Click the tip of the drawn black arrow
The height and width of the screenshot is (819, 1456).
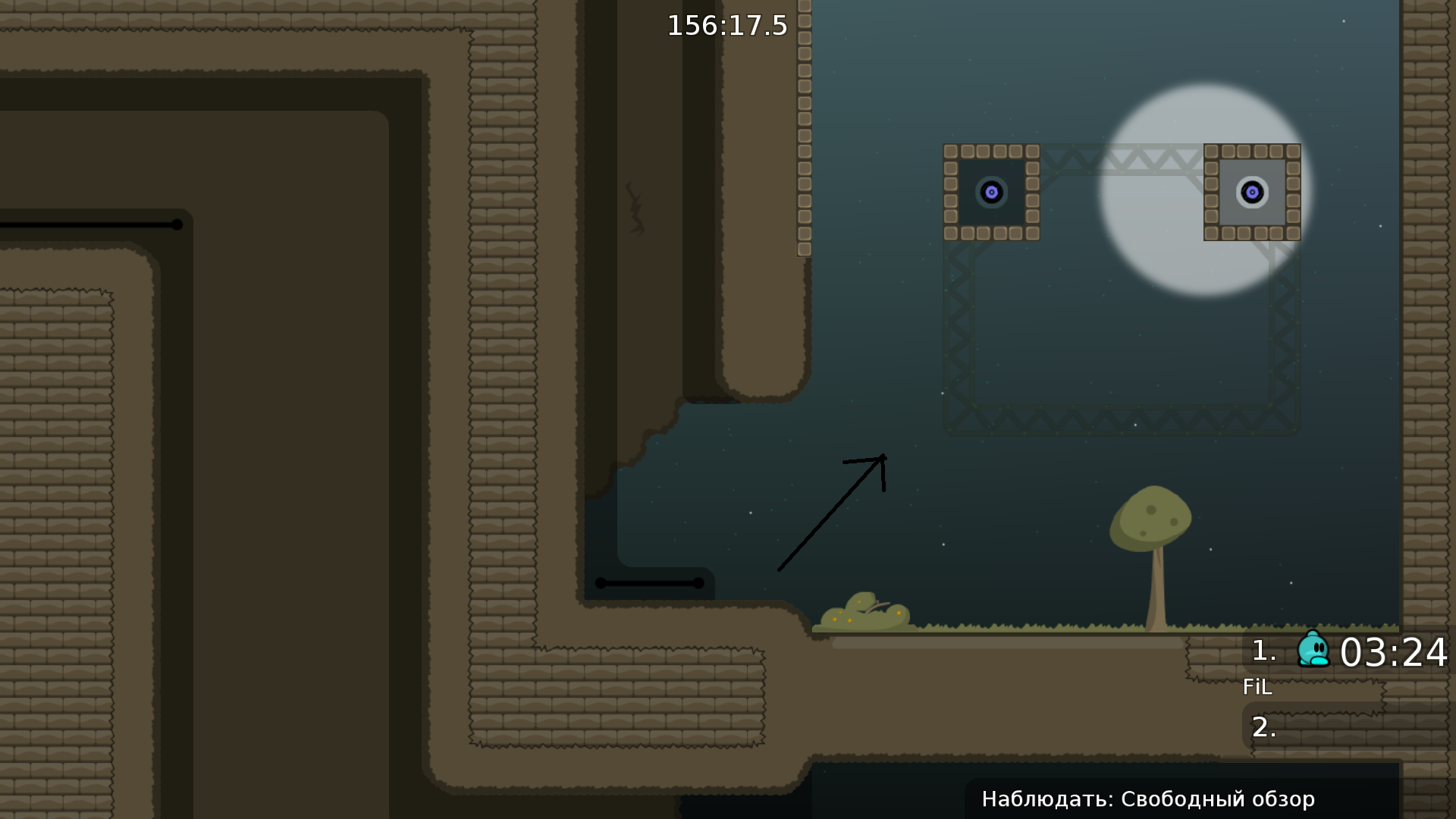click(x=882, y=455)
